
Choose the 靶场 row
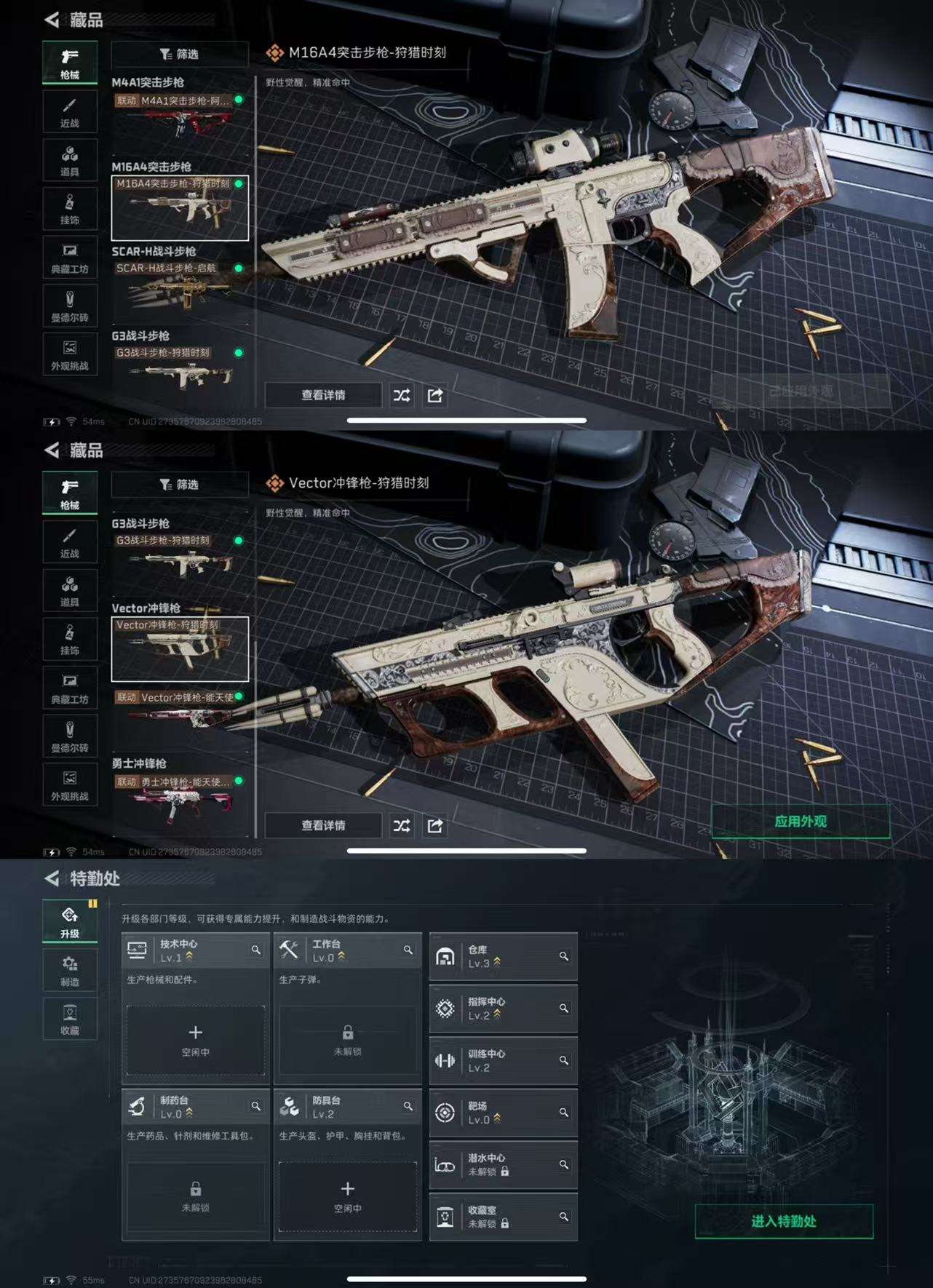[x=503, y=1113]
